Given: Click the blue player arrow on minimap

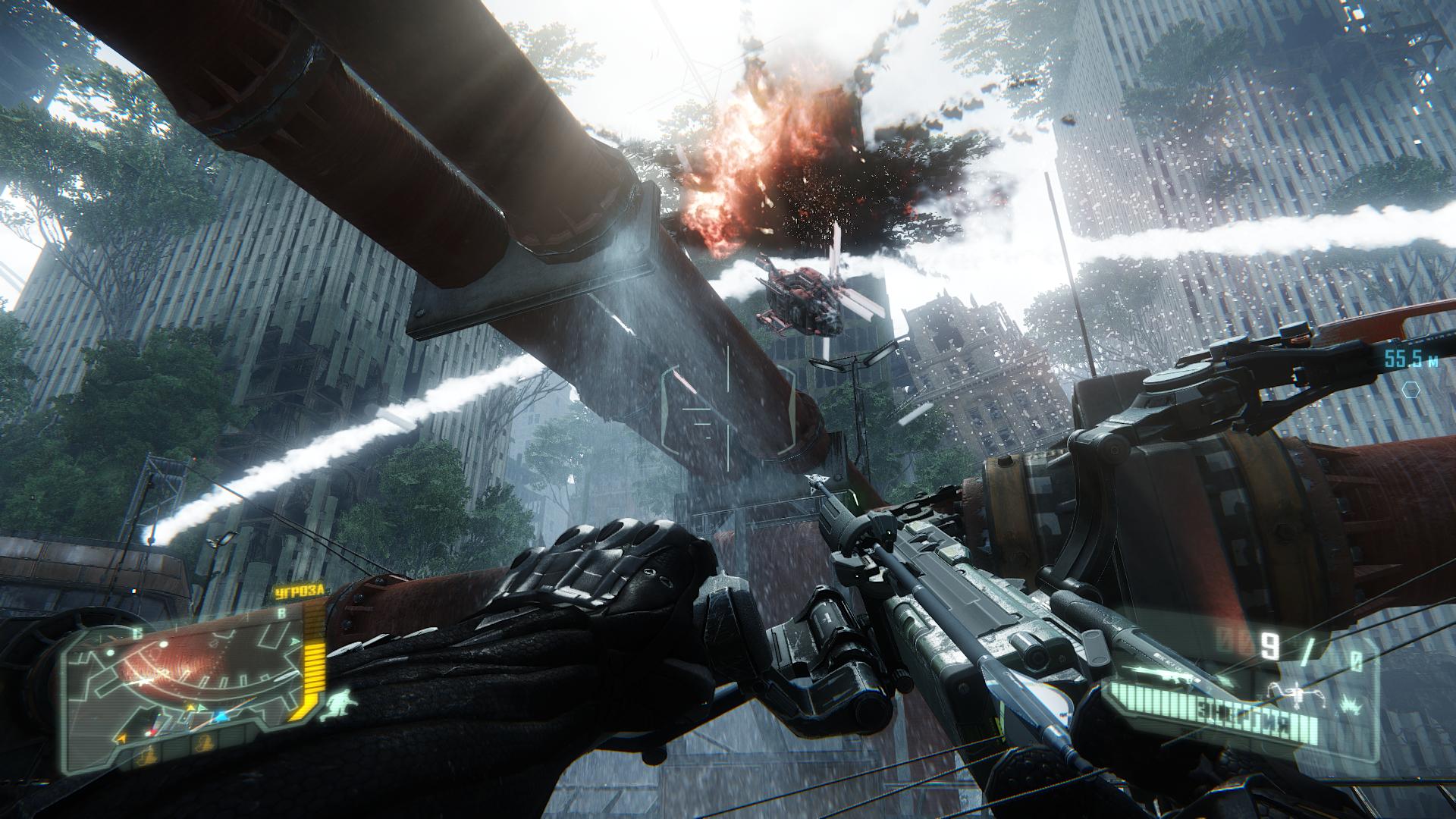Looking at the screenshot, I should coord(221,716).
